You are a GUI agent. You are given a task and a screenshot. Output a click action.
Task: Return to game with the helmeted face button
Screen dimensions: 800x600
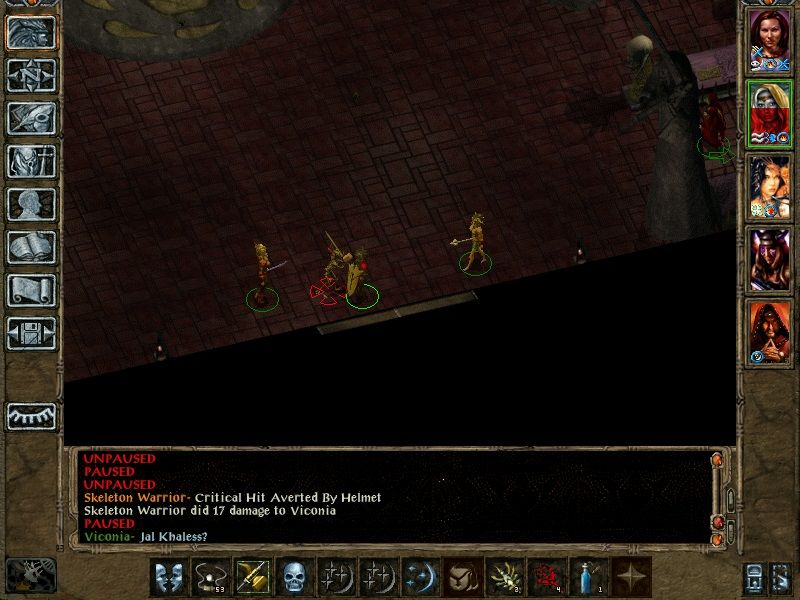click(31, 32)
